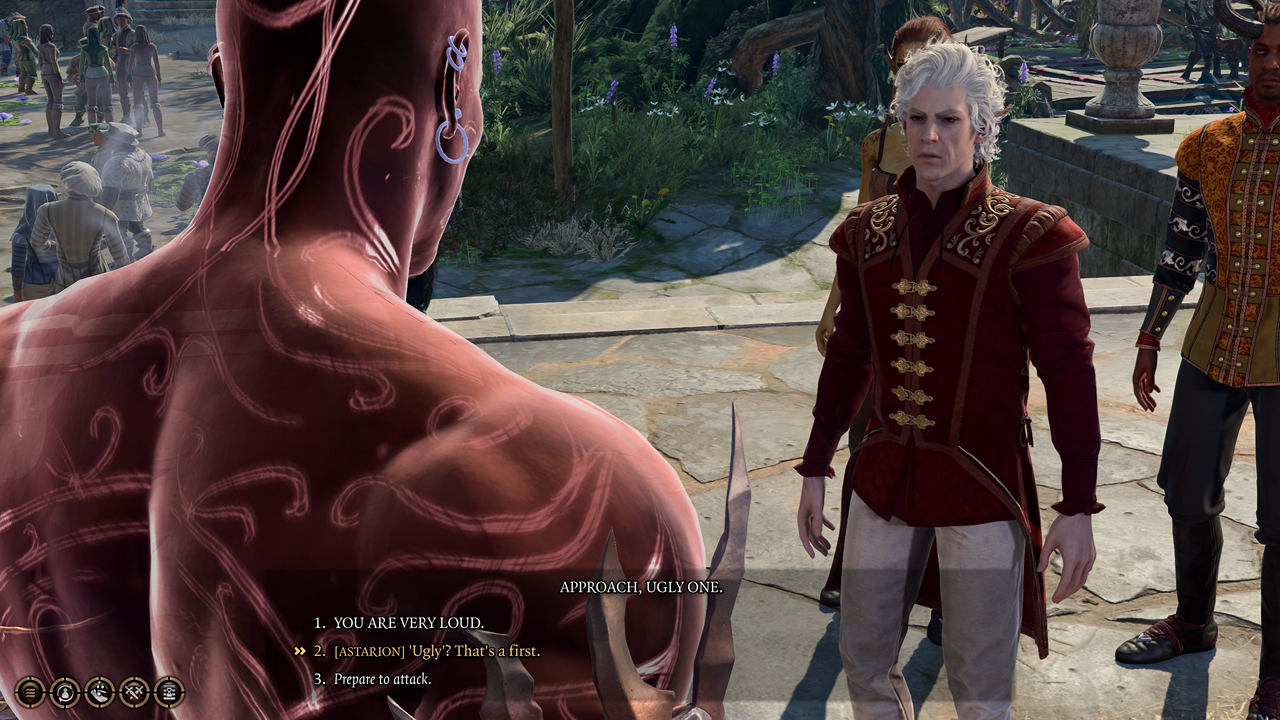The image size is (1280, 720).
Task: Open the hourglass dialogue history icon
Action: click(x=169, y=691)
